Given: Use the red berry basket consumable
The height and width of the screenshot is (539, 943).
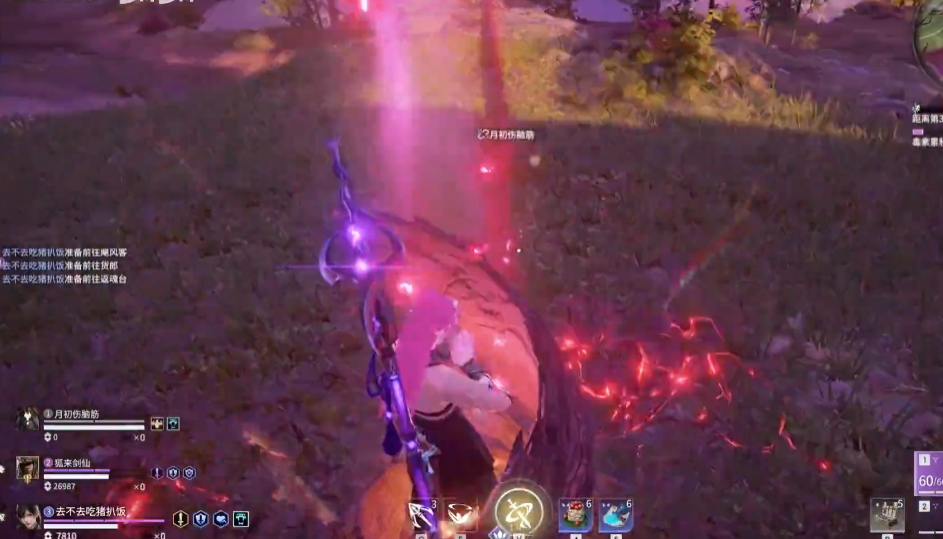Looking at the screenshot, I should point(575,515).
